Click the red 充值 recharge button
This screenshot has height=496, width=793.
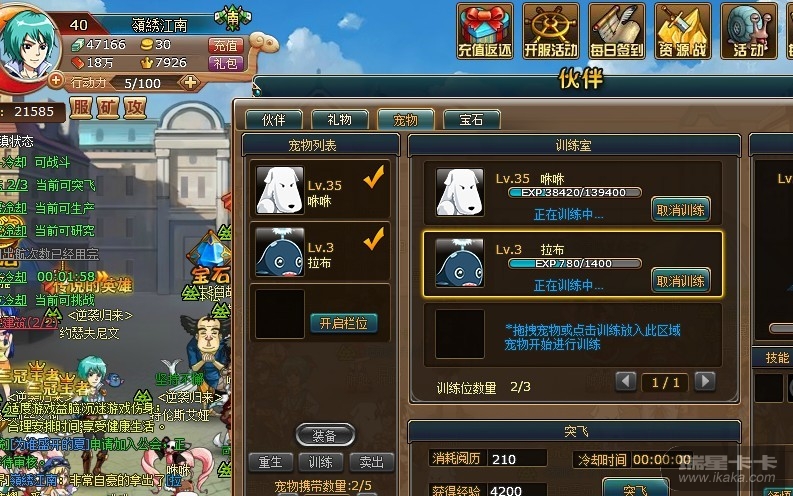point(225,45)
